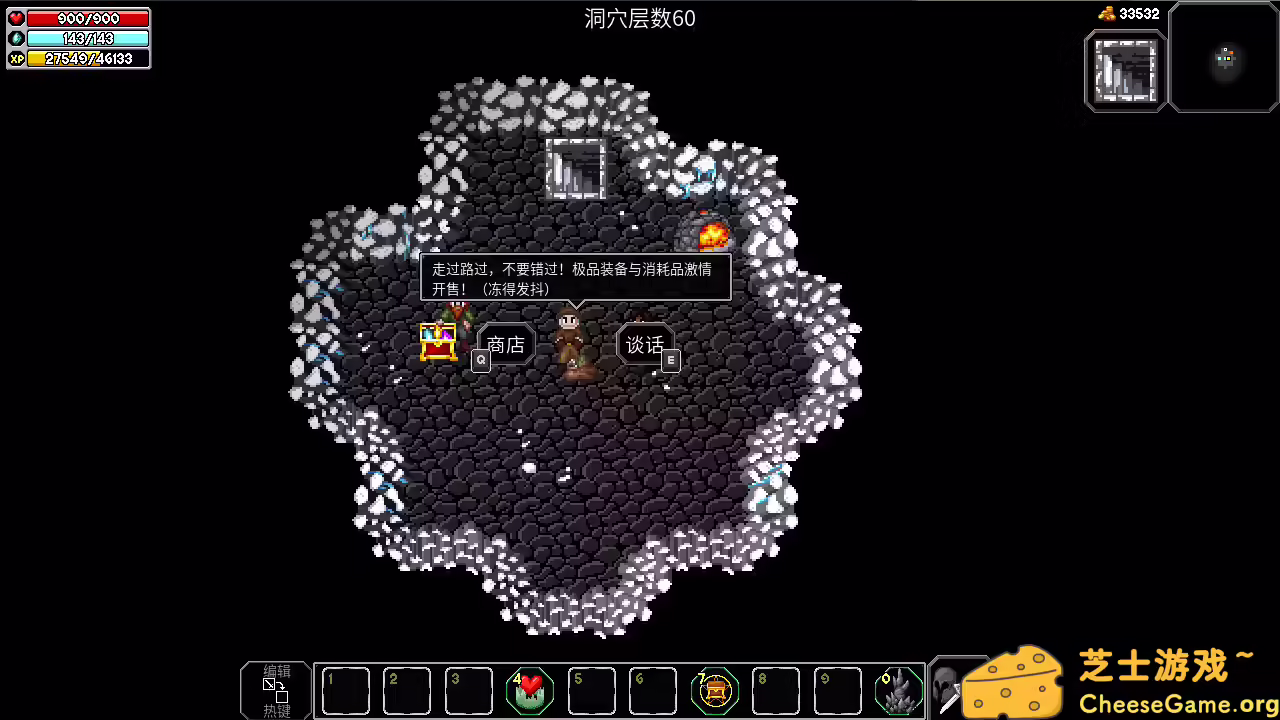Toggle the 编辑热键 hotkey edit mode
Image resolution: width=1280 pixels, height=720 pixels.
pos(274,690)
